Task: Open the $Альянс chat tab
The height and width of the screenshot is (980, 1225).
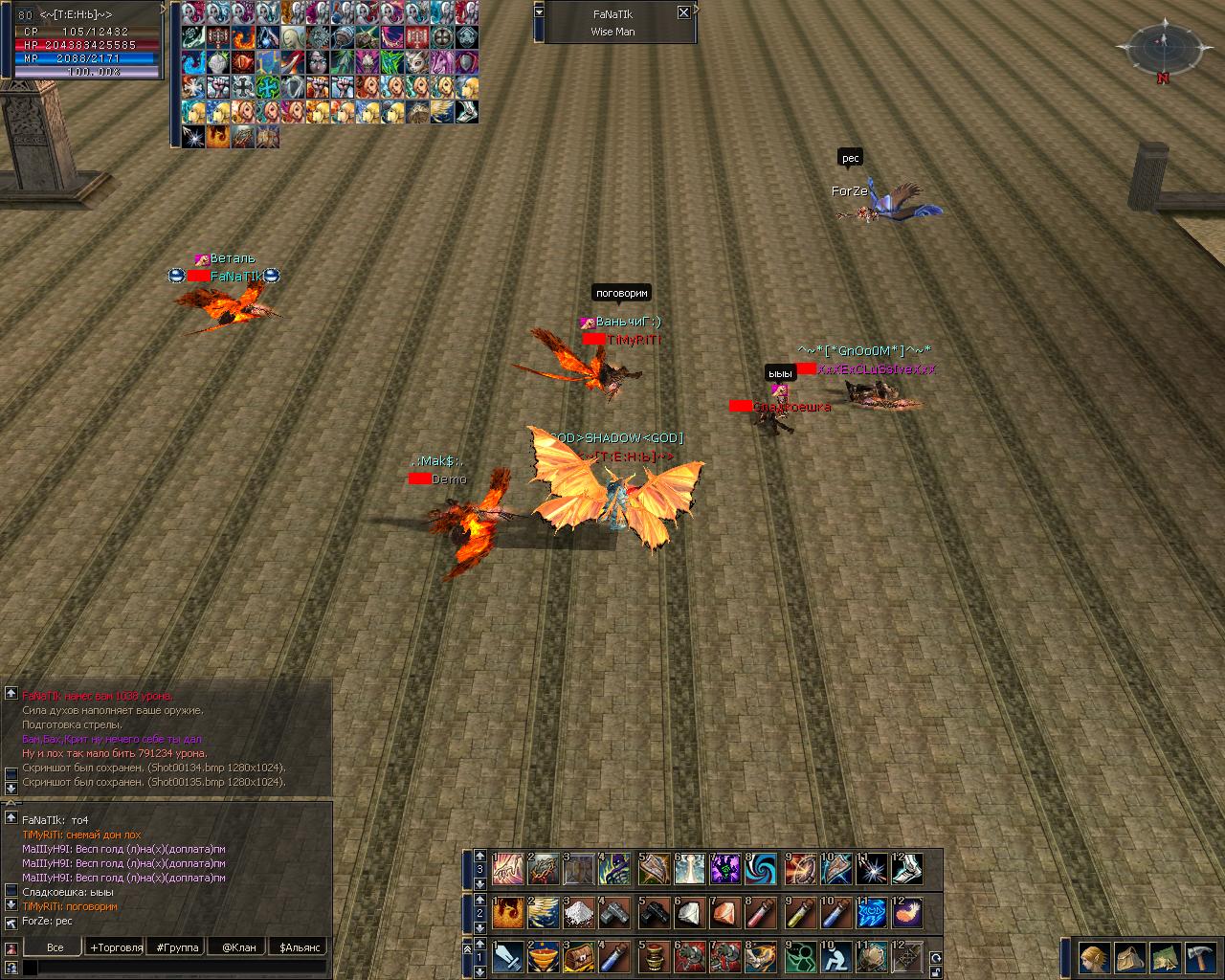Action: pos(299,947)
